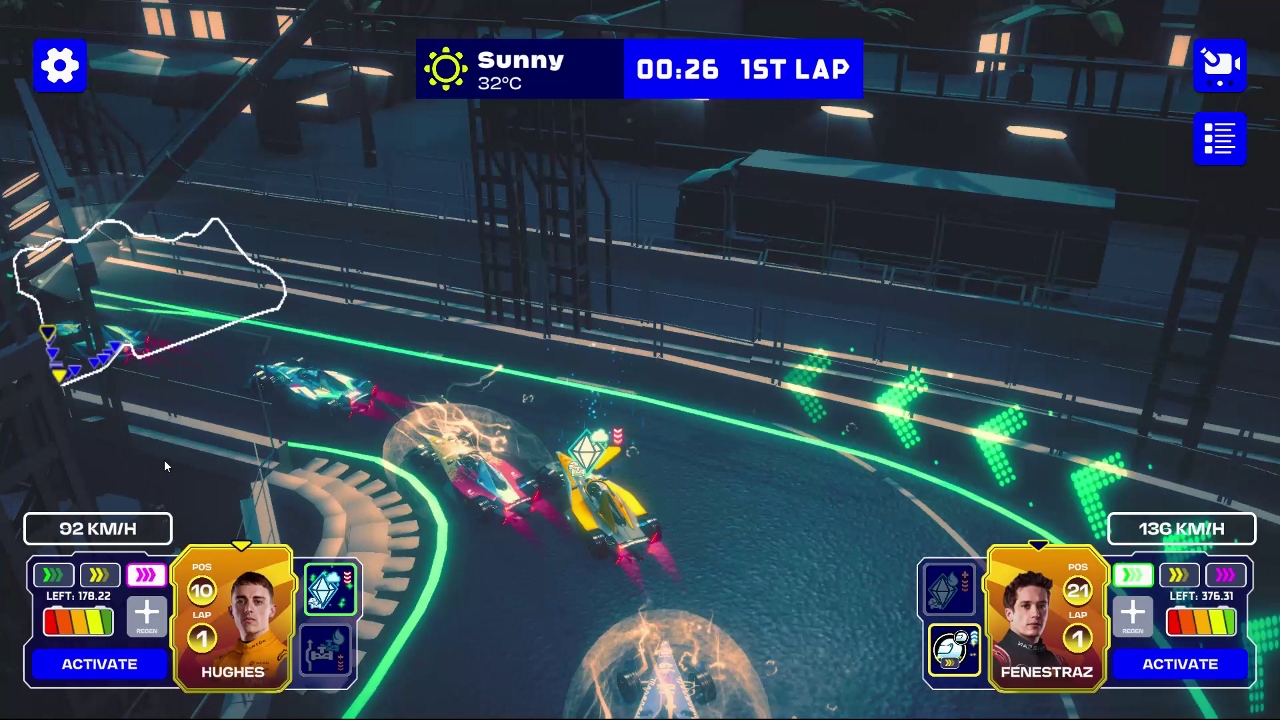
Task: Use Fenestraz's helmet powerup
Action: point(953,650)
